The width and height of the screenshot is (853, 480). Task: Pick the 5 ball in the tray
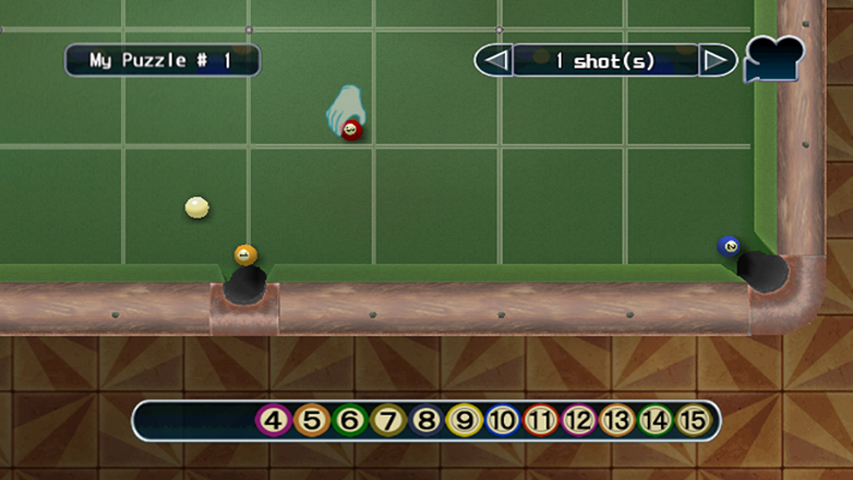click(312, 421)
